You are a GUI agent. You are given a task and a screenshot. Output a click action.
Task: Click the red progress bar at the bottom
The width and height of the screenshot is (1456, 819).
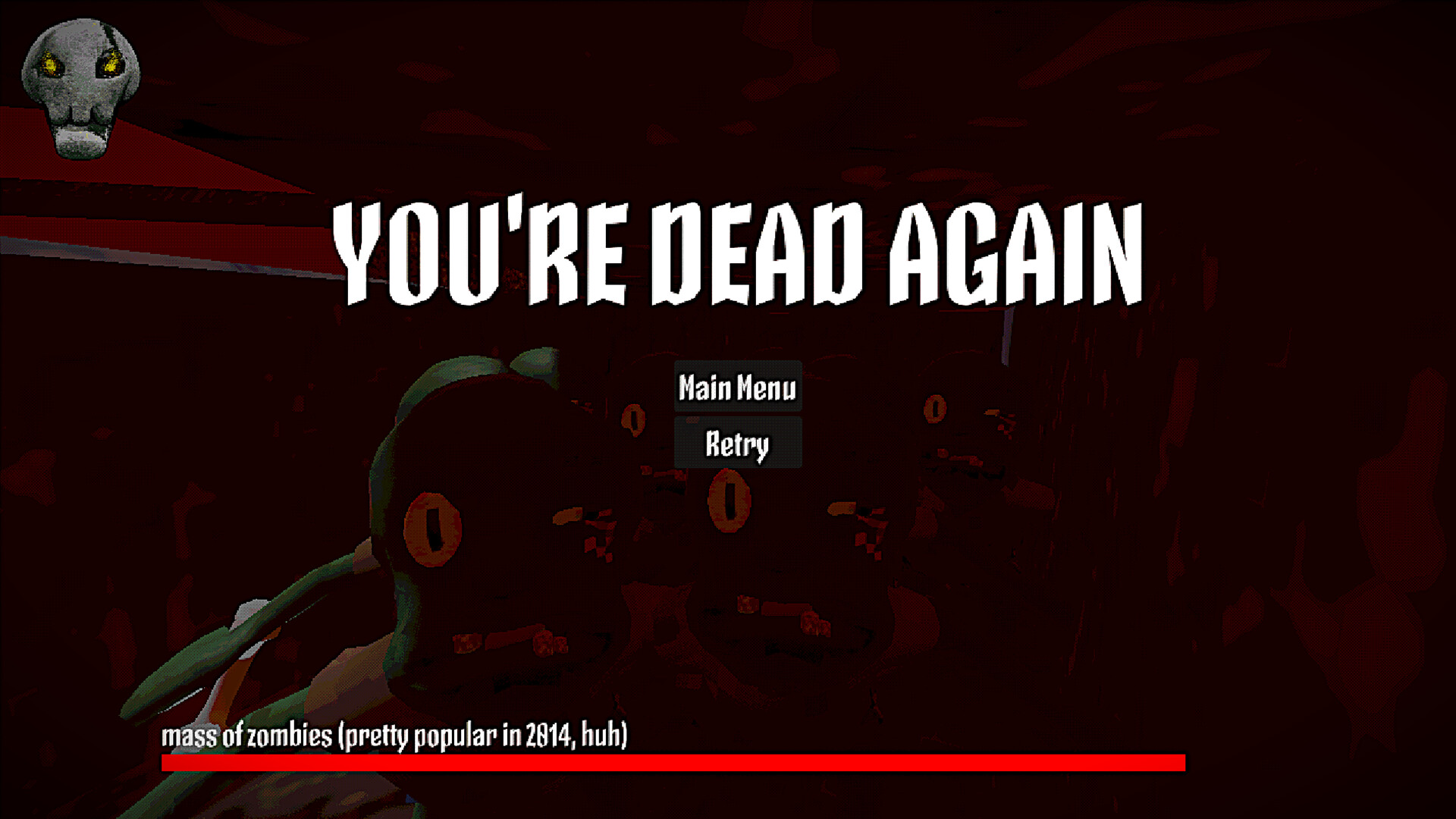point(673,764)
